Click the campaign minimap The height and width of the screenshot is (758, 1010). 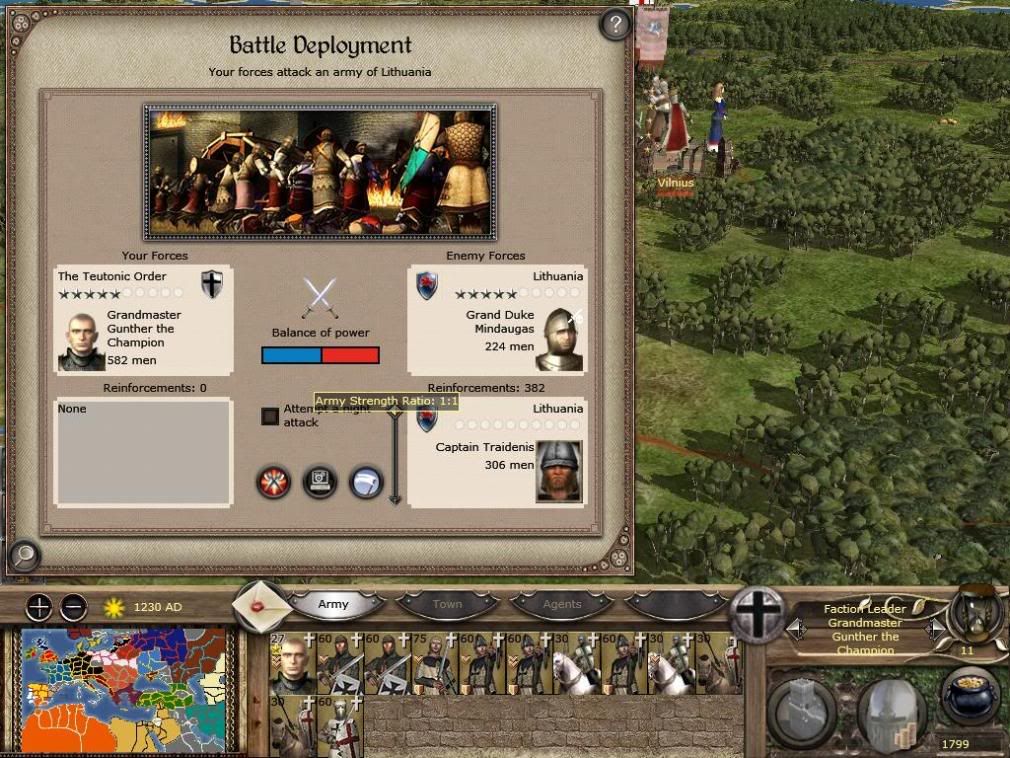tap(127, 688)
